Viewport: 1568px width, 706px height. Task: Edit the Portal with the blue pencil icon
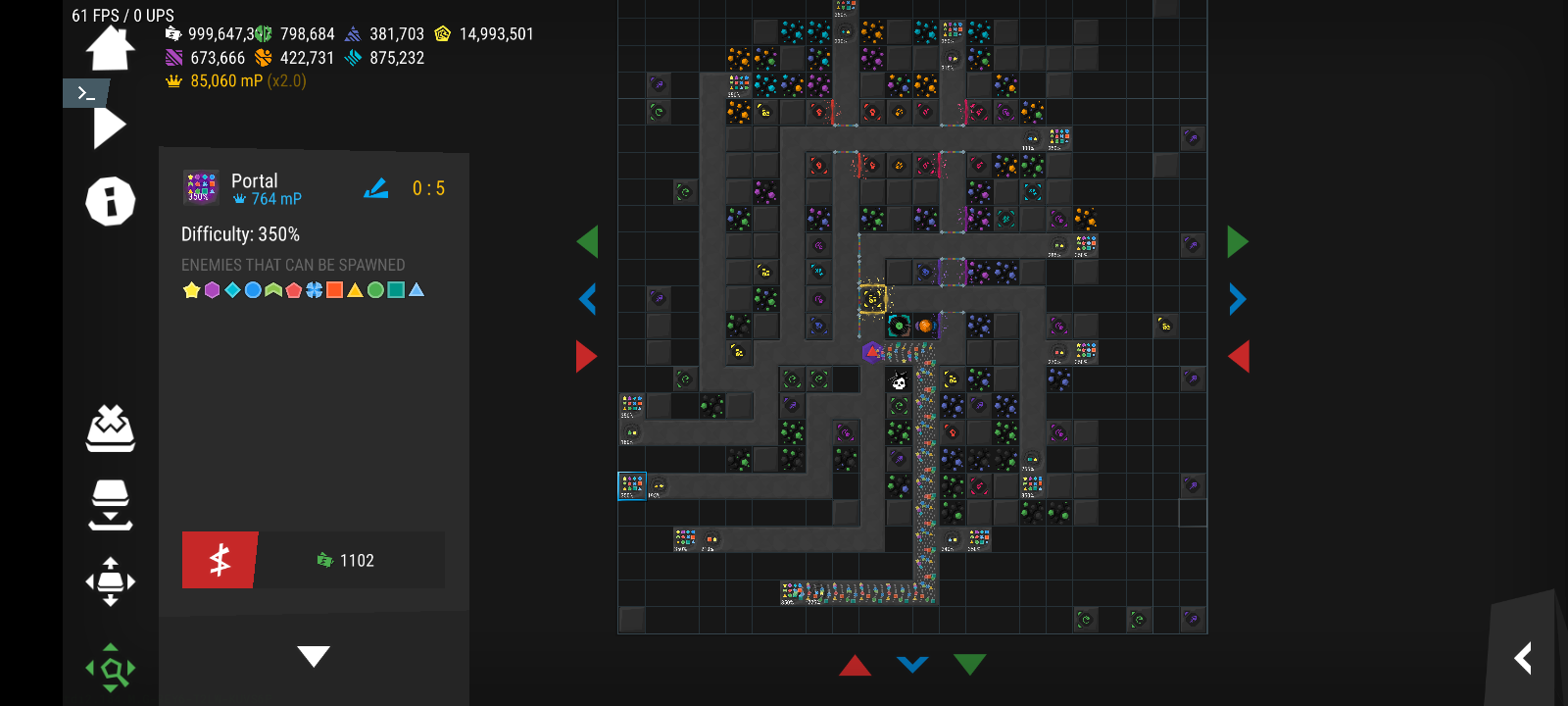pyautogui.click(x=376, y=188)
